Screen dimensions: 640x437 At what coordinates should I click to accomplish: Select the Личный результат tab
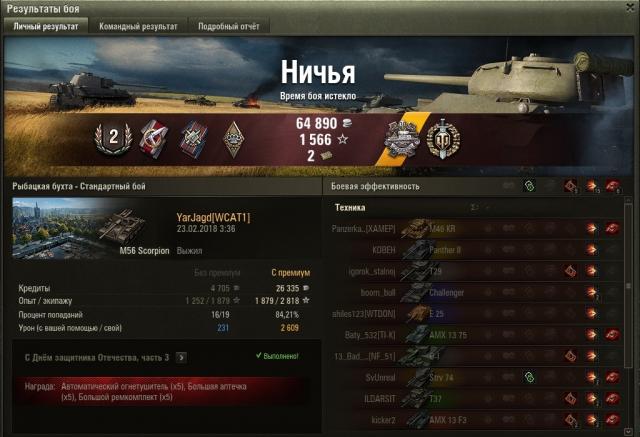(44, 26)
